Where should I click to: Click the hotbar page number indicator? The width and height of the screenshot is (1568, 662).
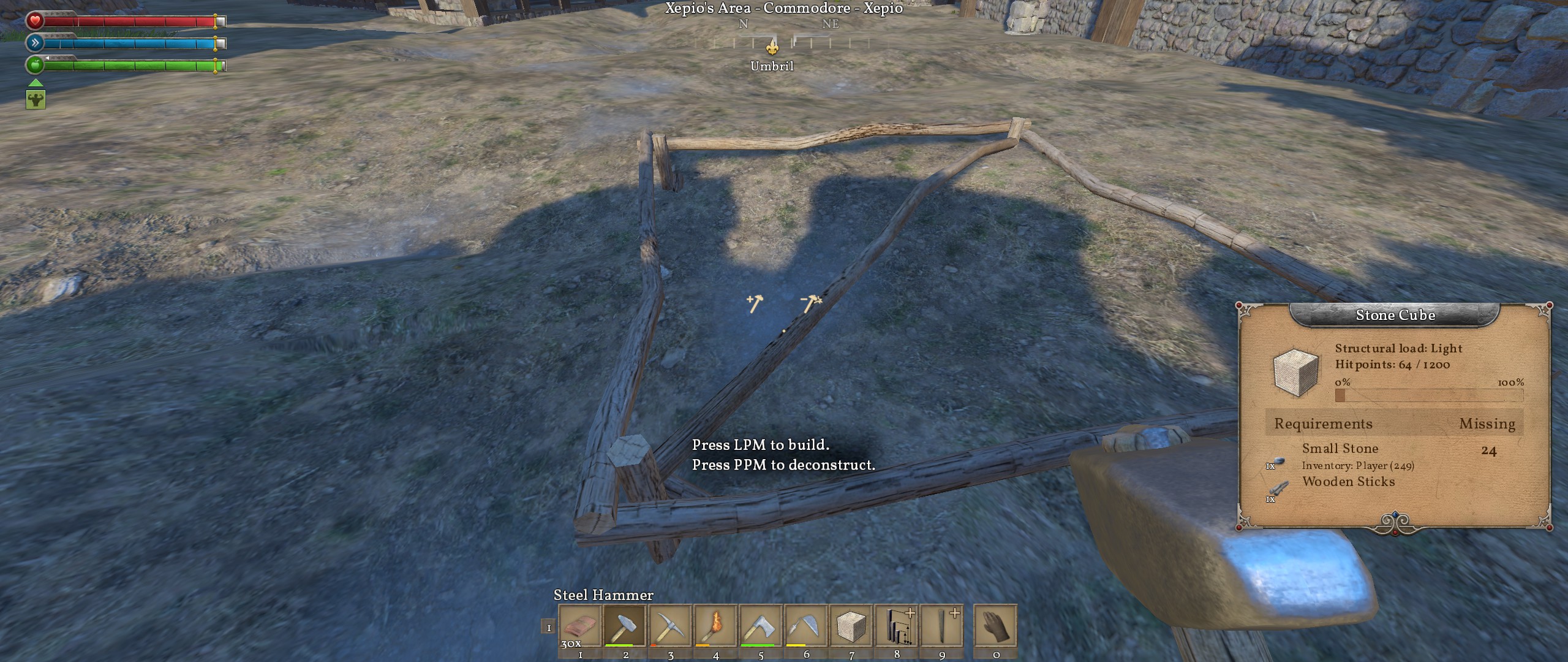549,628
